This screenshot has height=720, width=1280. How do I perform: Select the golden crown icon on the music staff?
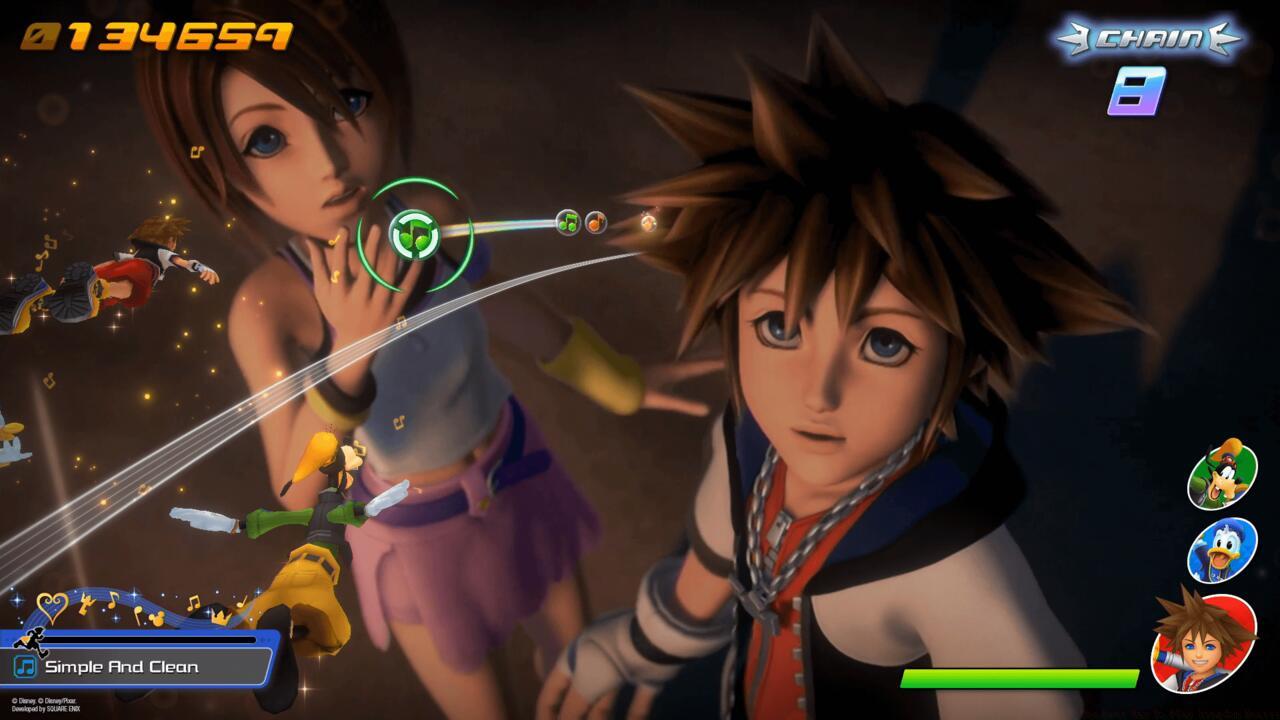click(x=220, y=617)
